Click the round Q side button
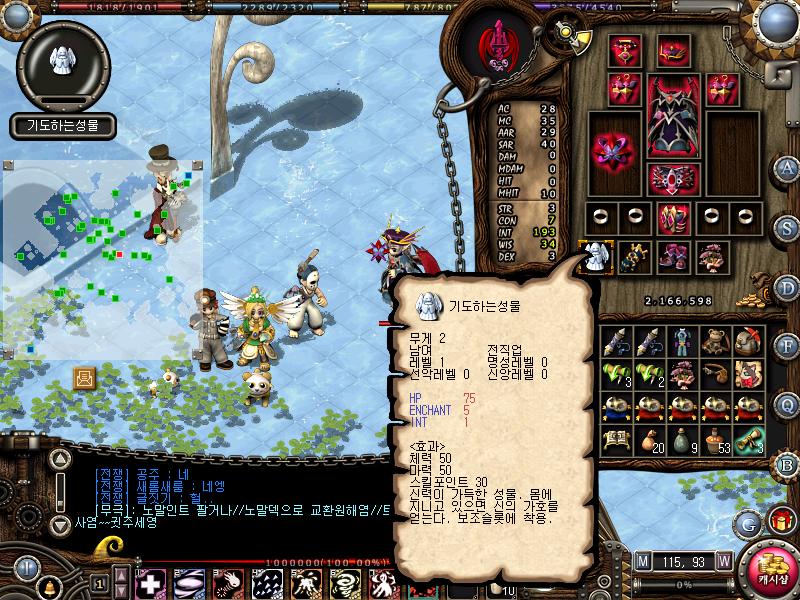800x600 pixels. tap(786, 405)
